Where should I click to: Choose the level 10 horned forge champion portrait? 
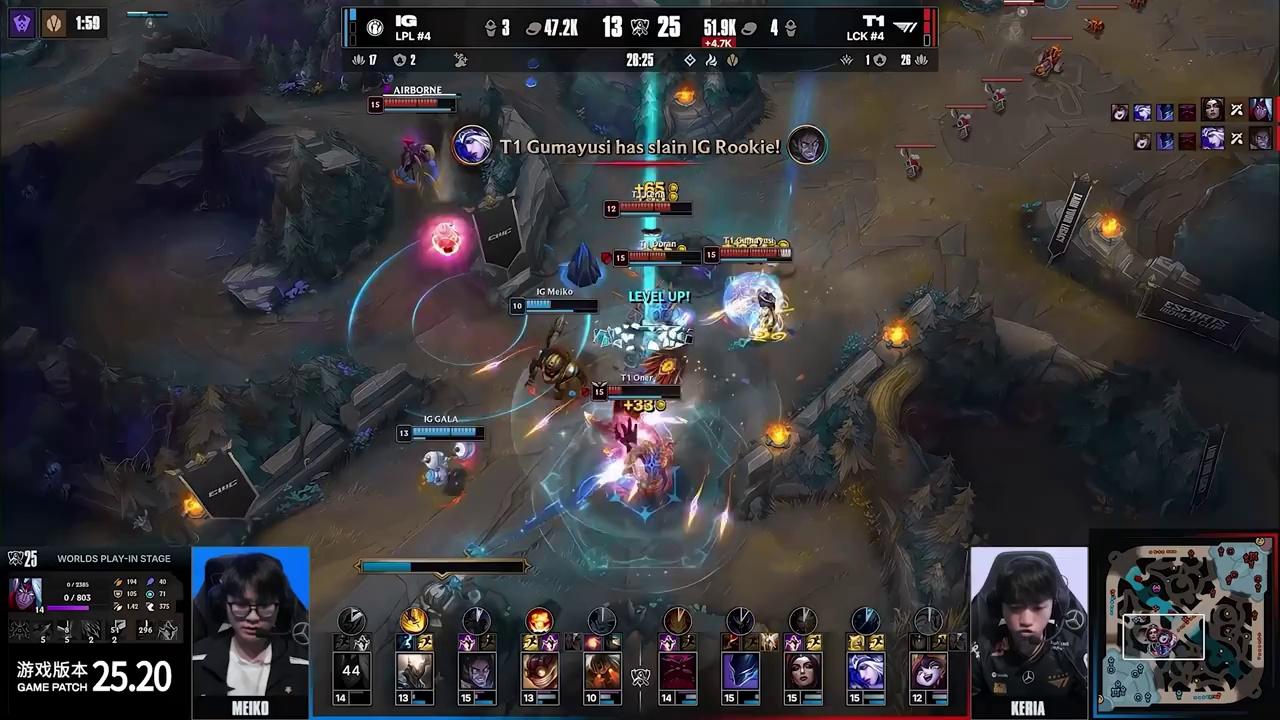(x=602, y=671)
